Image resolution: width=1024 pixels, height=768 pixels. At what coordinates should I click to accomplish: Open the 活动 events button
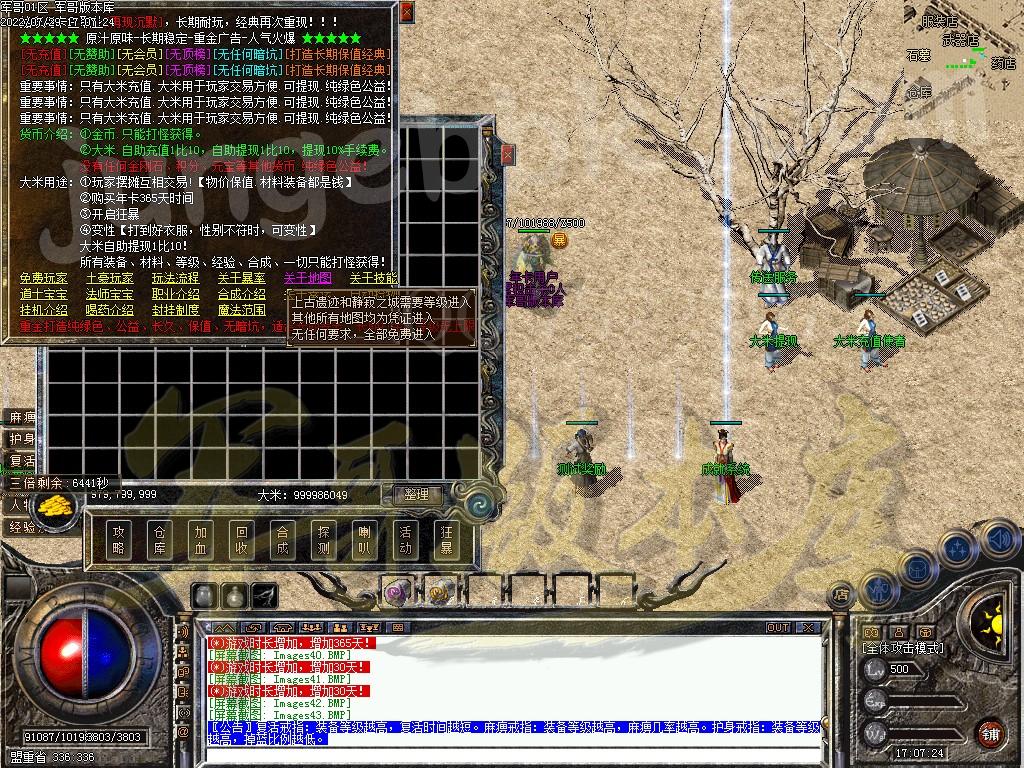point(405,540)
